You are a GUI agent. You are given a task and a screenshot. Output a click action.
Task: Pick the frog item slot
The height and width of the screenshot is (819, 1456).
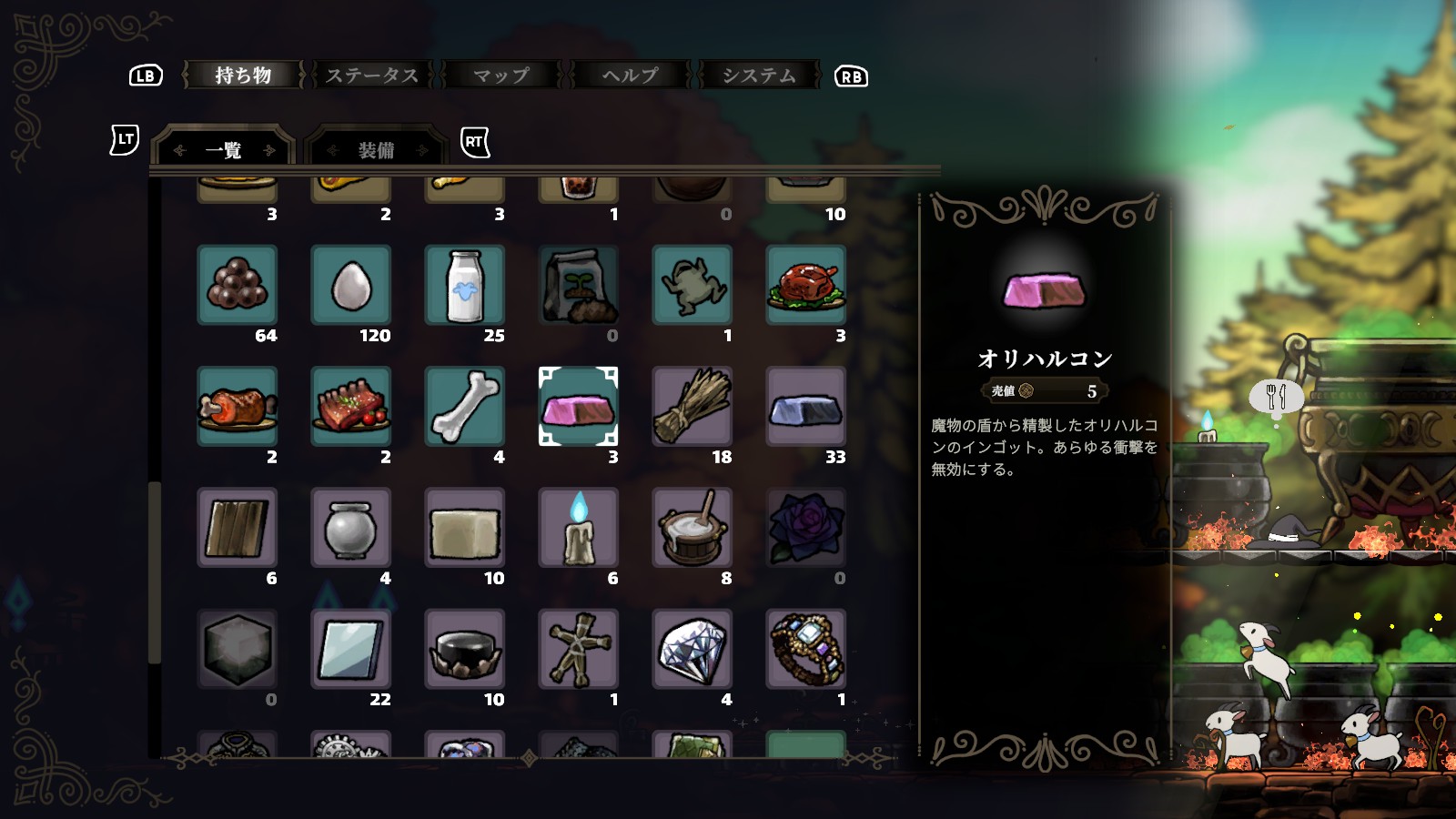point(692,285)
